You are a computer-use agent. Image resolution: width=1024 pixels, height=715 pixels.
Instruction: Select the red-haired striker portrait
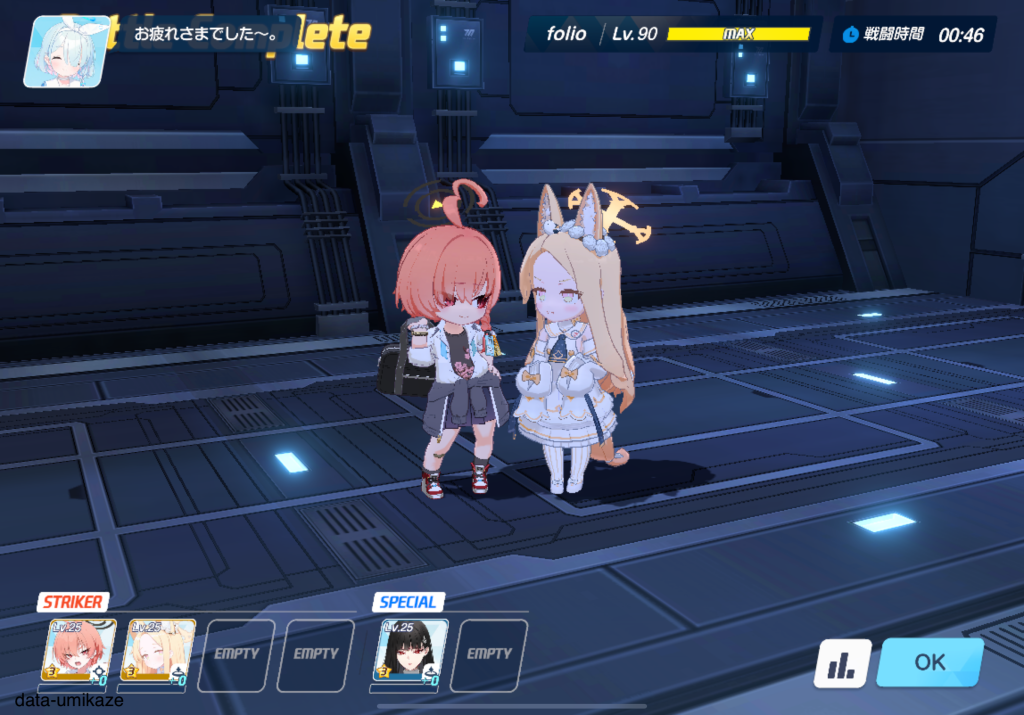79,652
